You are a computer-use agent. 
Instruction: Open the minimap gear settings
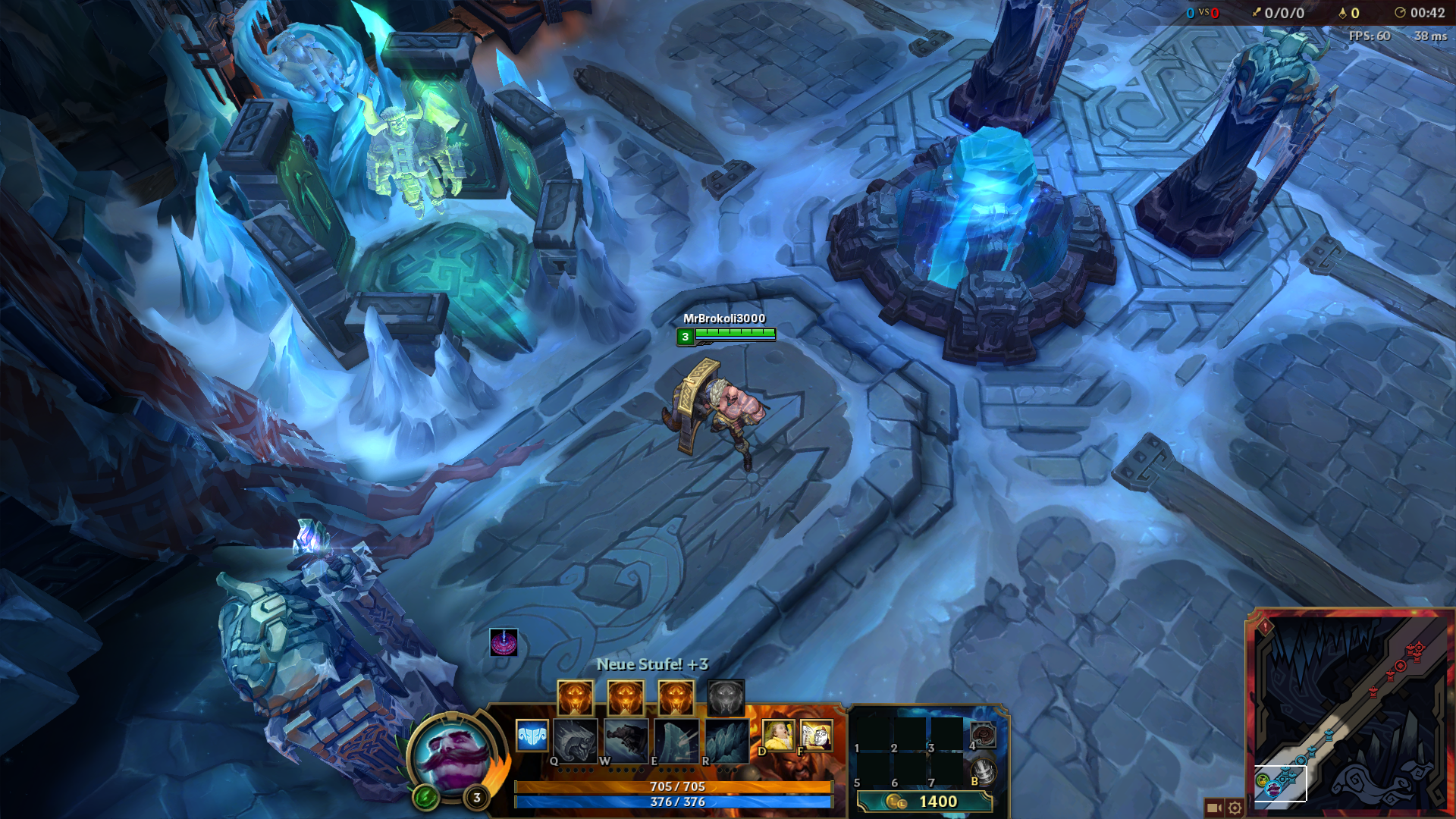(x=1235, y=808)
